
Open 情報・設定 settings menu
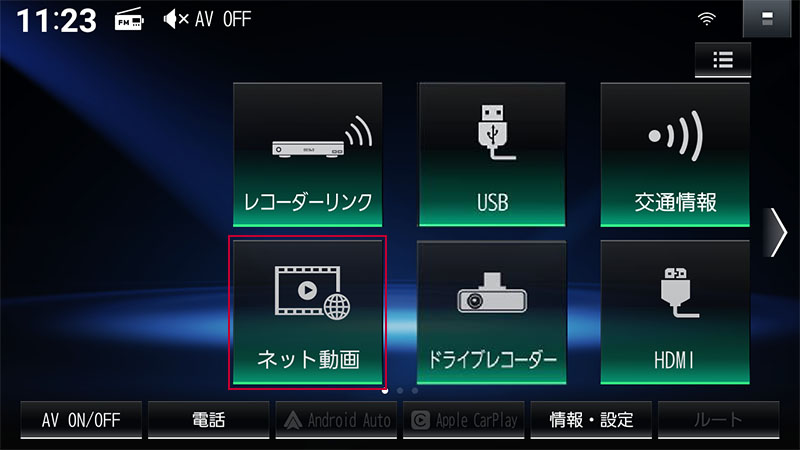[591, 420]
